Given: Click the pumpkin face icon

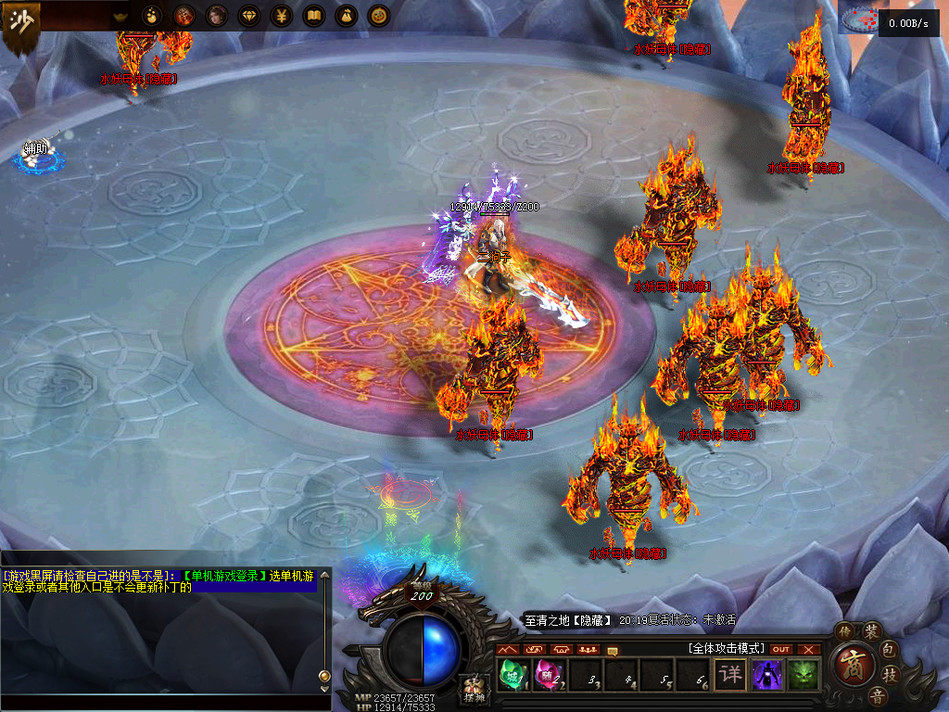Looking at the screenshot, I should pos(377,15).
